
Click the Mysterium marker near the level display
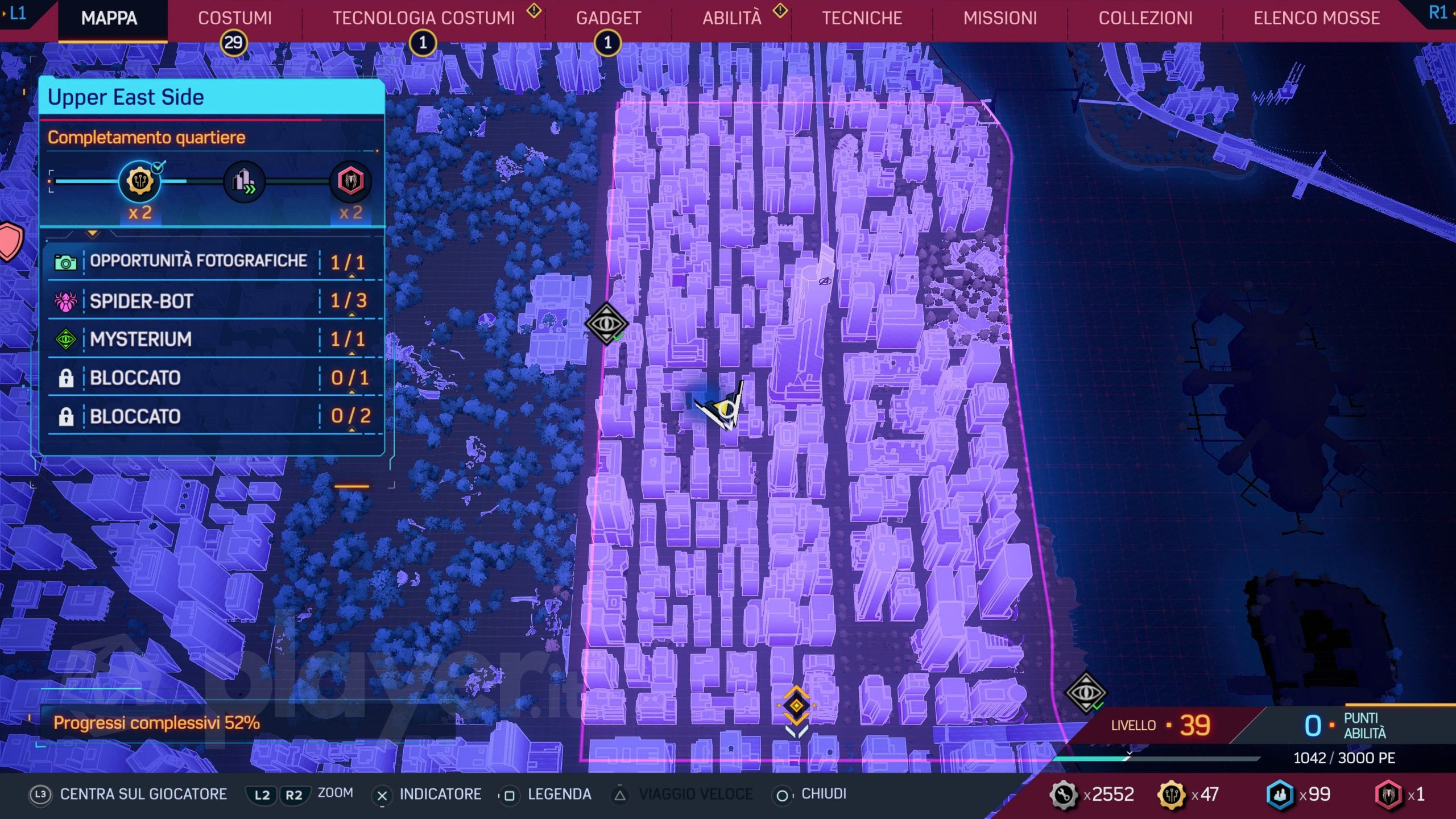pos(1085,692)
